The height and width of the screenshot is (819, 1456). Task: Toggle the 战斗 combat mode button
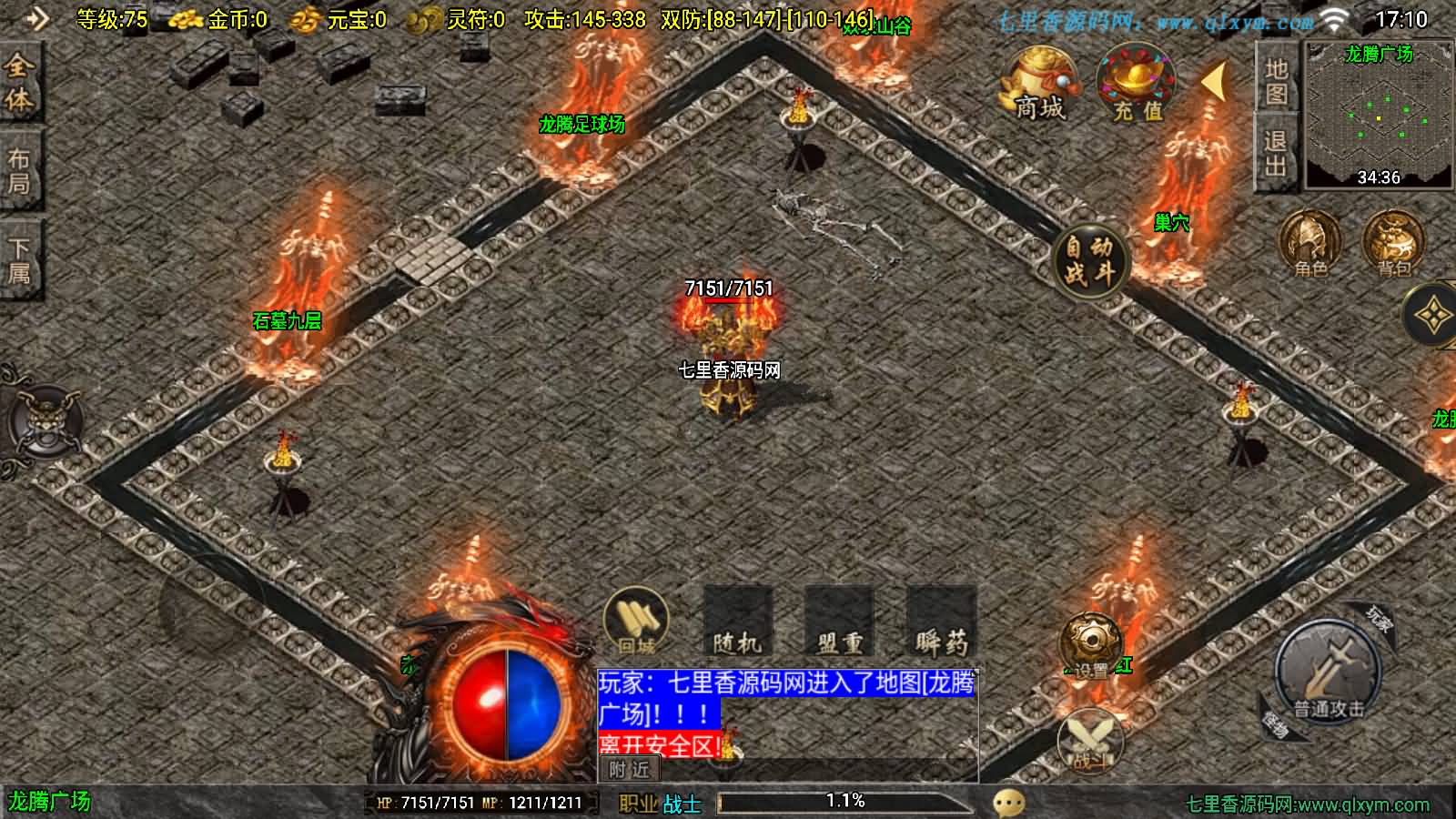1092,737
